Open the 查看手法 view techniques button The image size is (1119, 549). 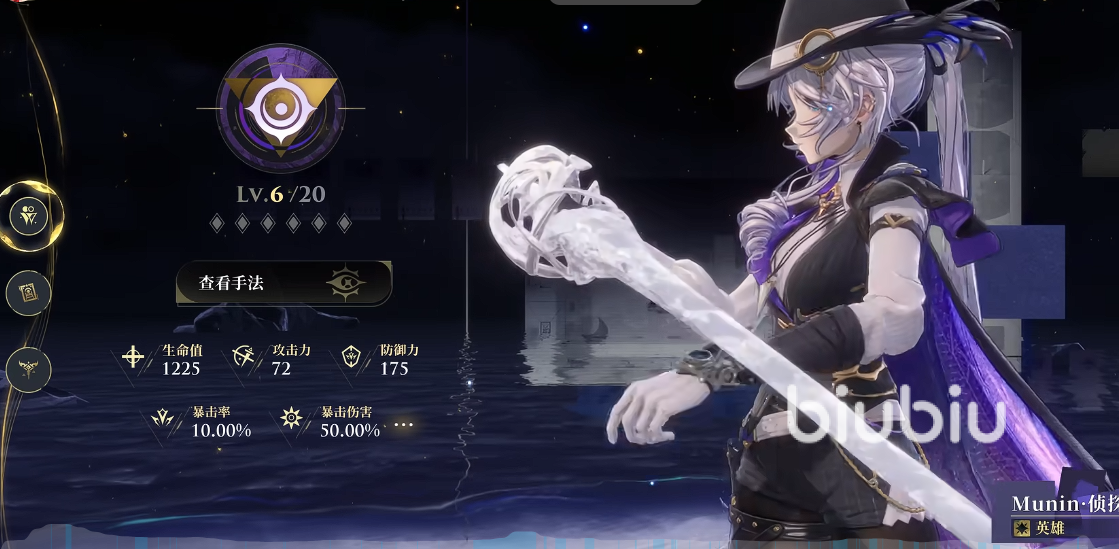pyautogui.click(x=284, y=283)
